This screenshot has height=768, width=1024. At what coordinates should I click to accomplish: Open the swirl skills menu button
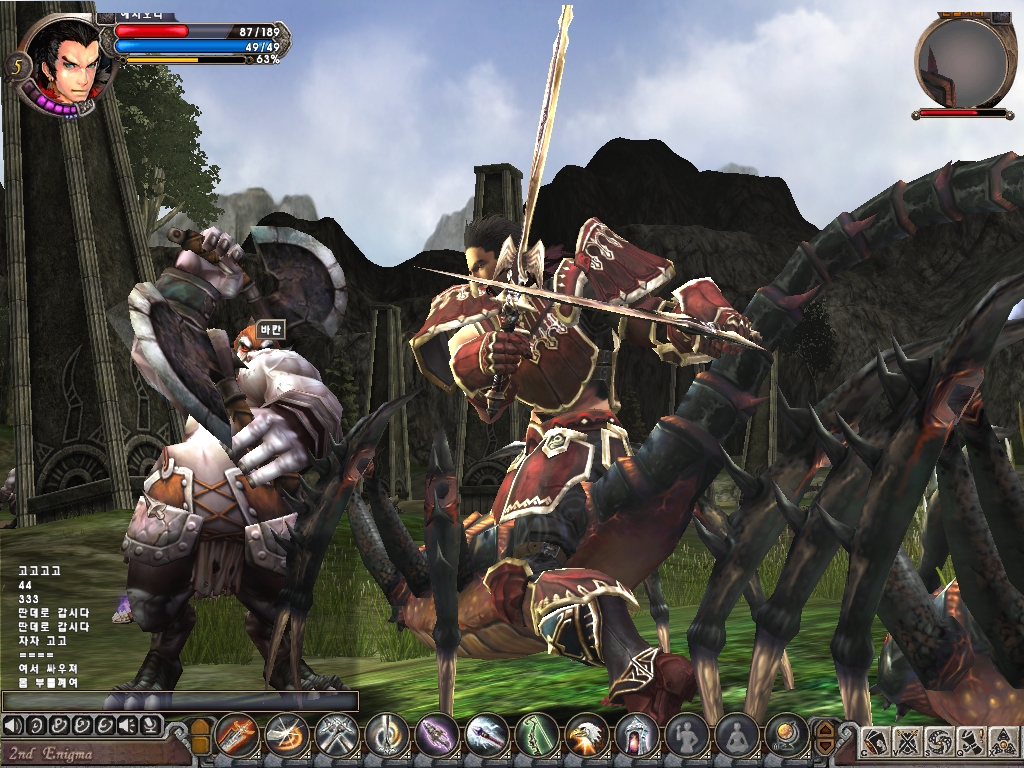[x=939, y=742]
